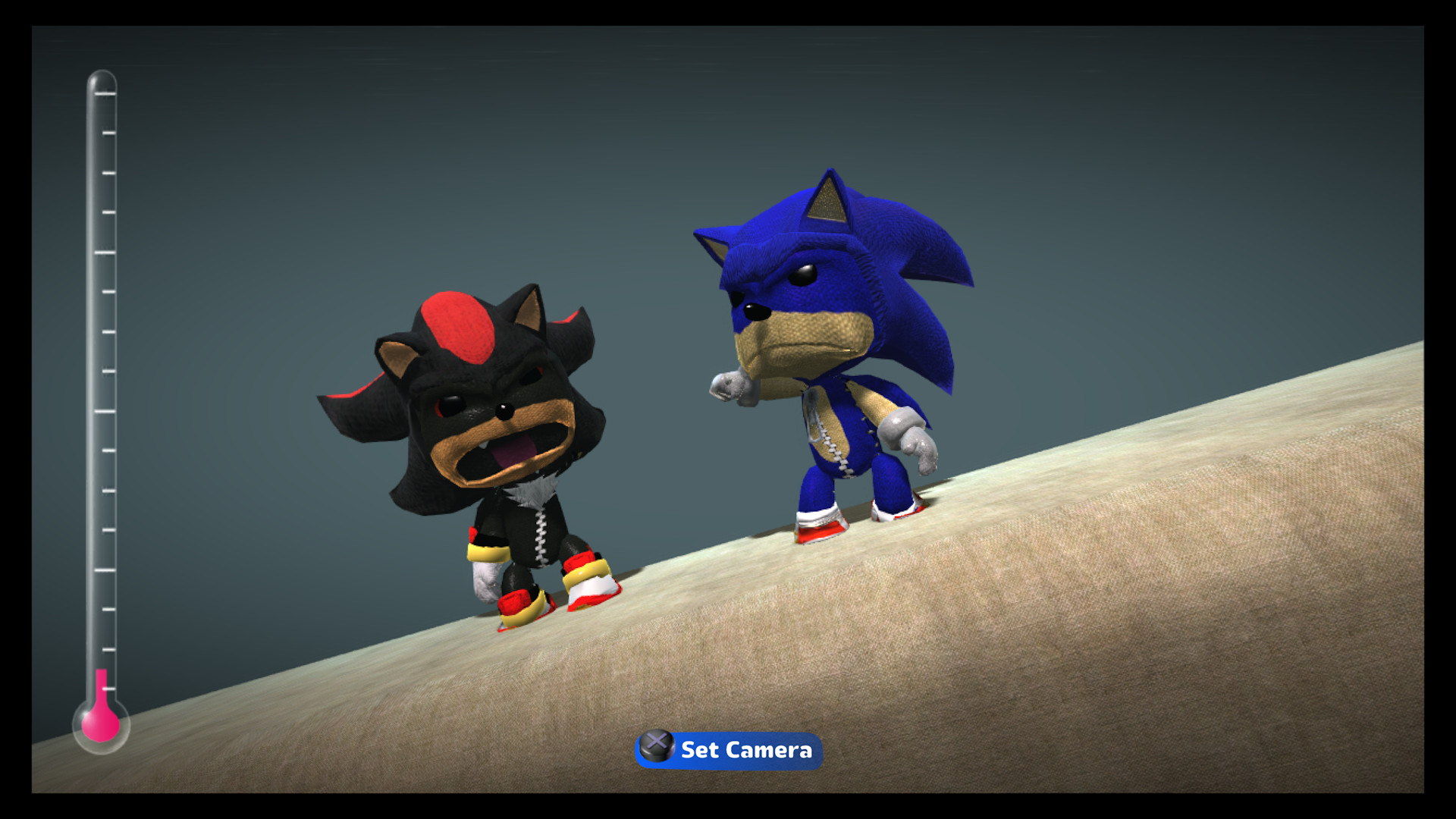Click the thermometer bulb icon
This screenshot has width=1456, height=819.
102,724
